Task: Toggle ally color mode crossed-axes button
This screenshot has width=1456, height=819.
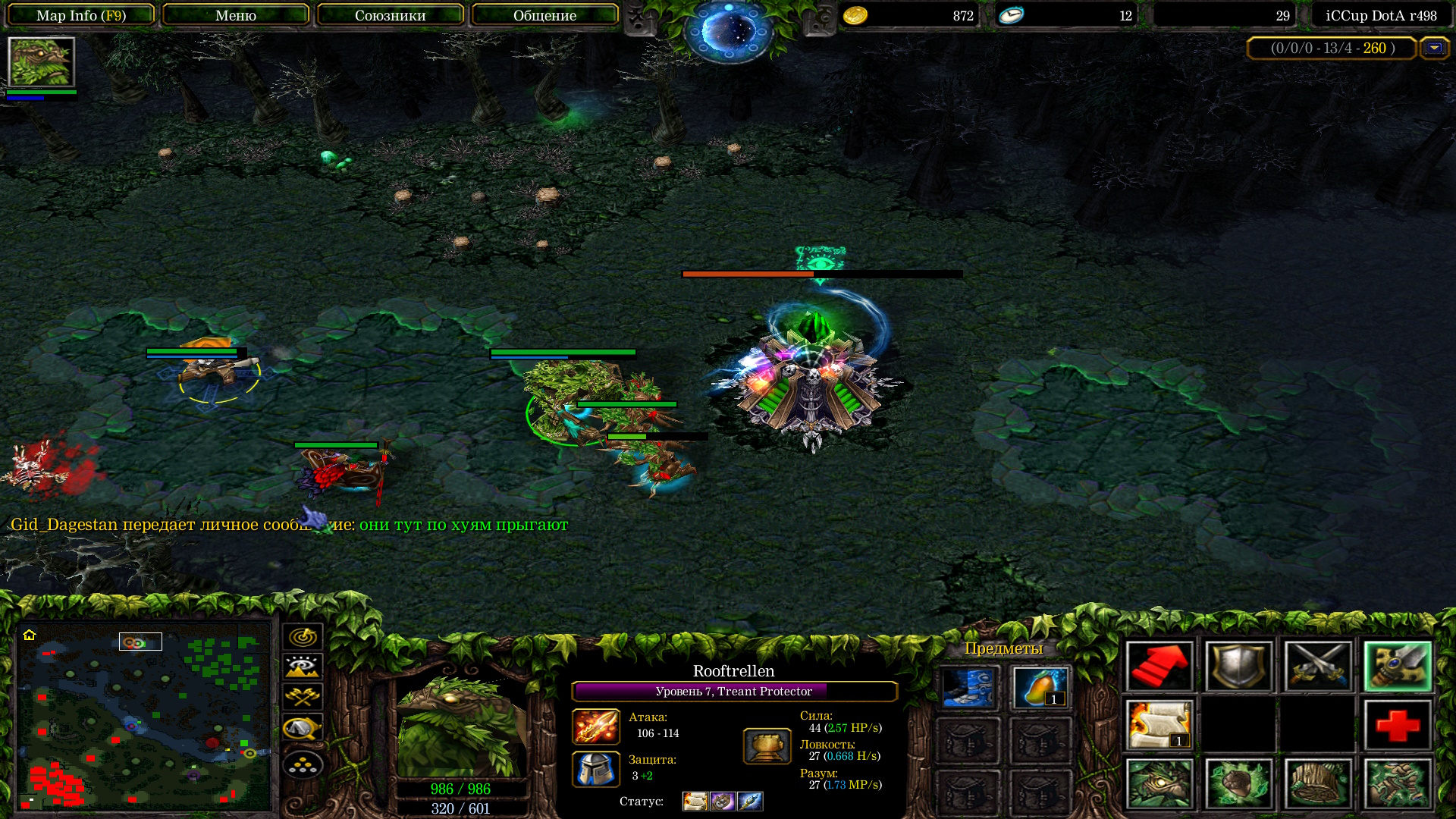Action: 303,697
